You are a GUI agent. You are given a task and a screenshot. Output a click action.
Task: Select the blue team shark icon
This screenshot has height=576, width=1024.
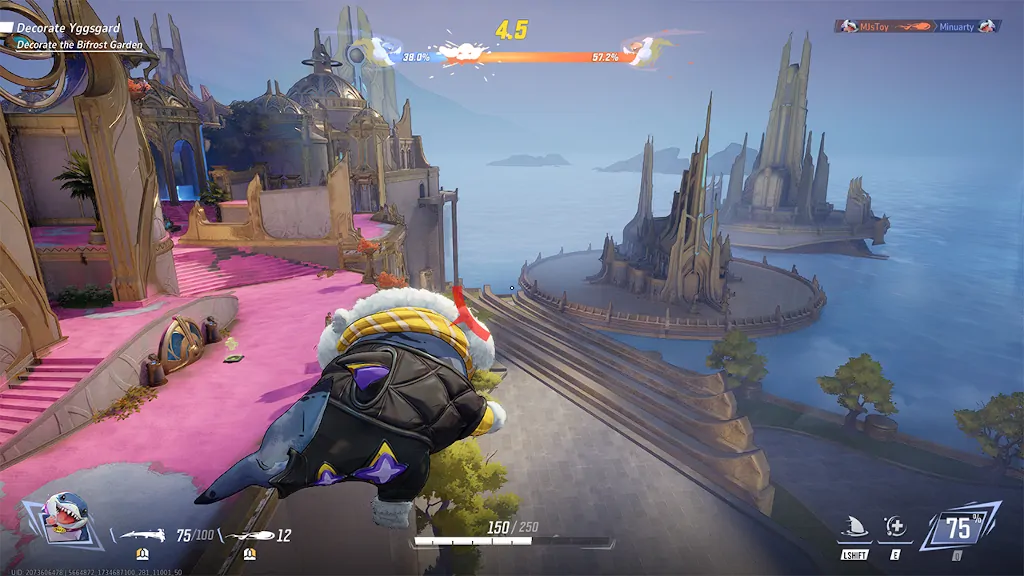384,50
